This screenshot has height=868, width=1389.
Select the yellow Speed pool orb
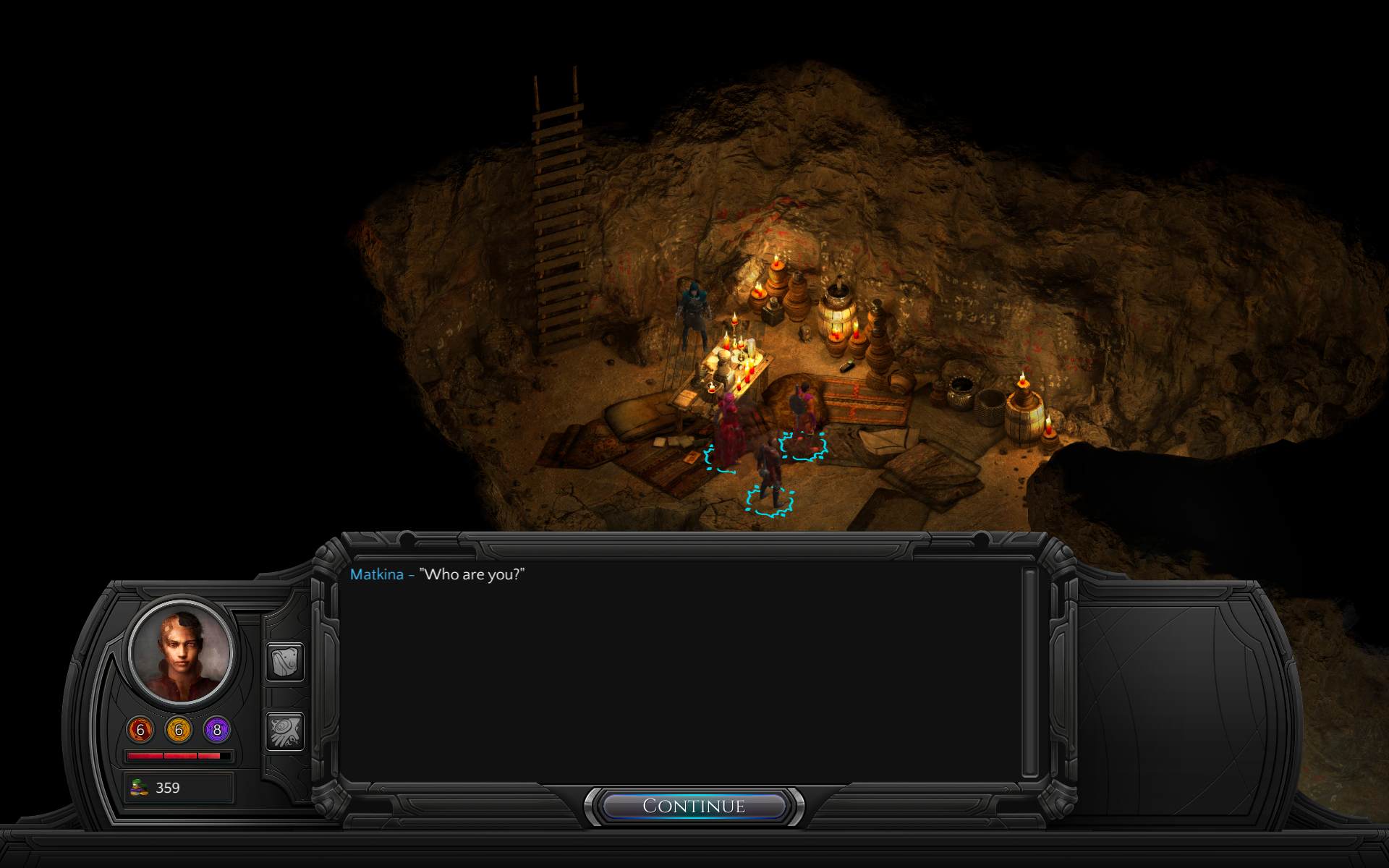(x=179, y=730)
